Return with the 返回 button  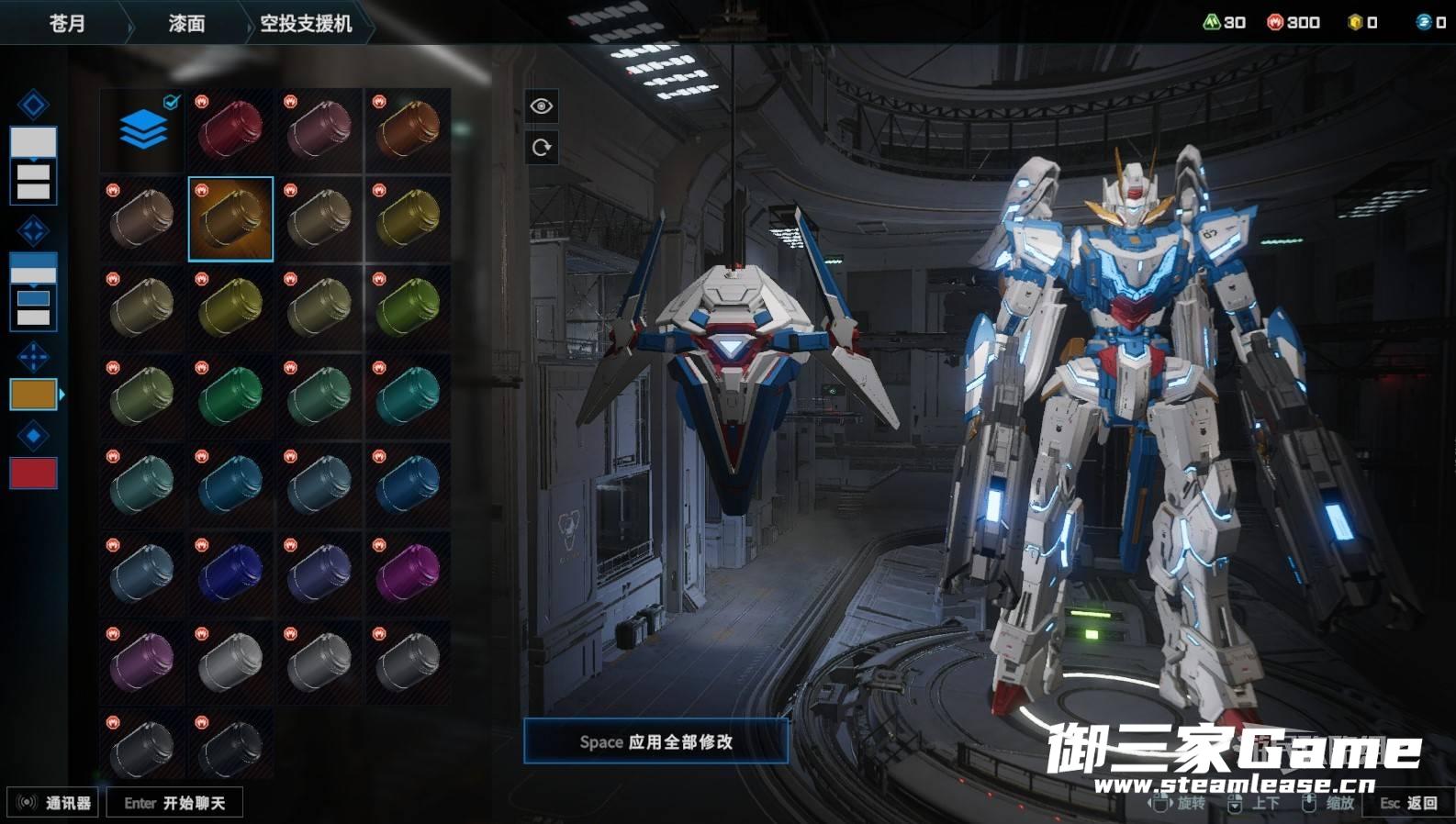click(1409, 803)
